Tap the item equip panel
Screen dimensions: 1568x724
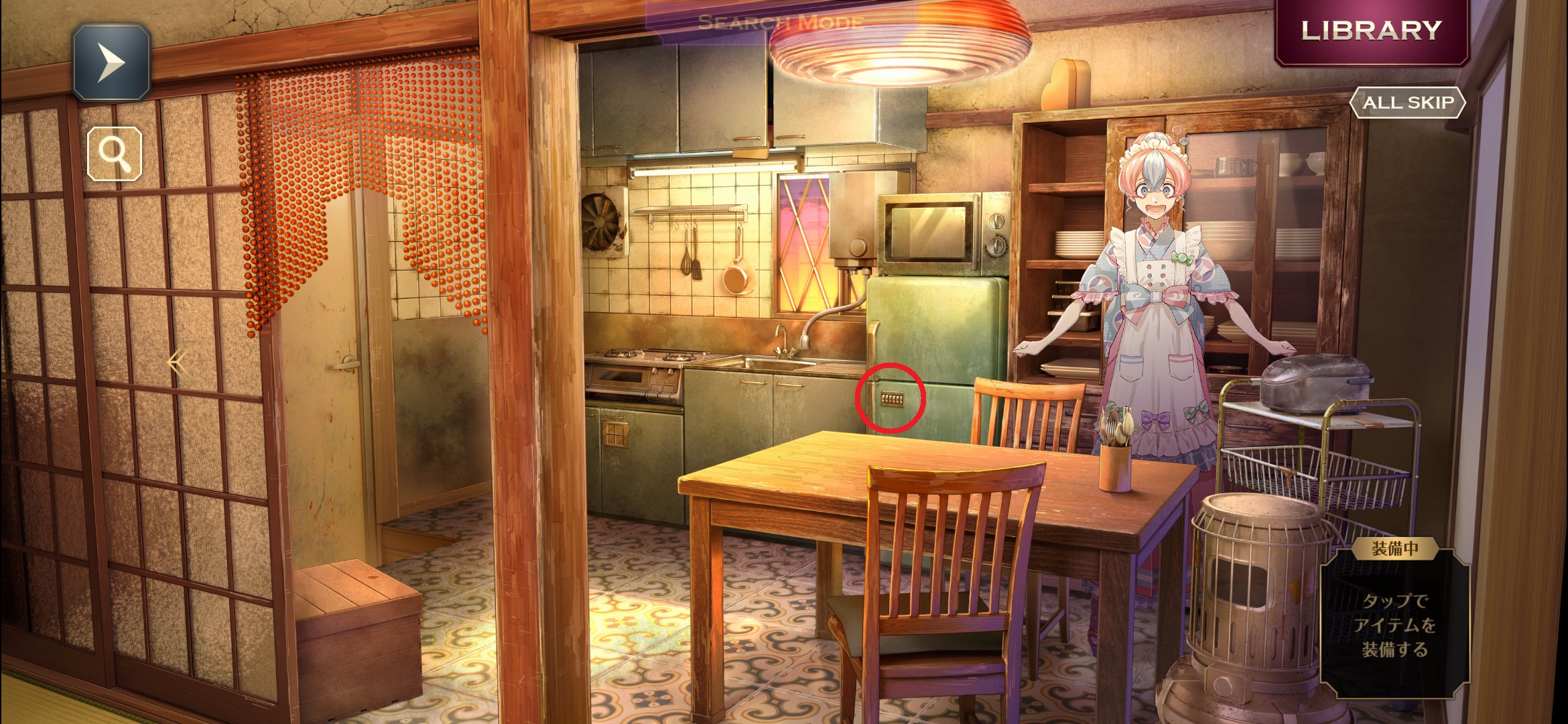click(x=1394, y=622)
